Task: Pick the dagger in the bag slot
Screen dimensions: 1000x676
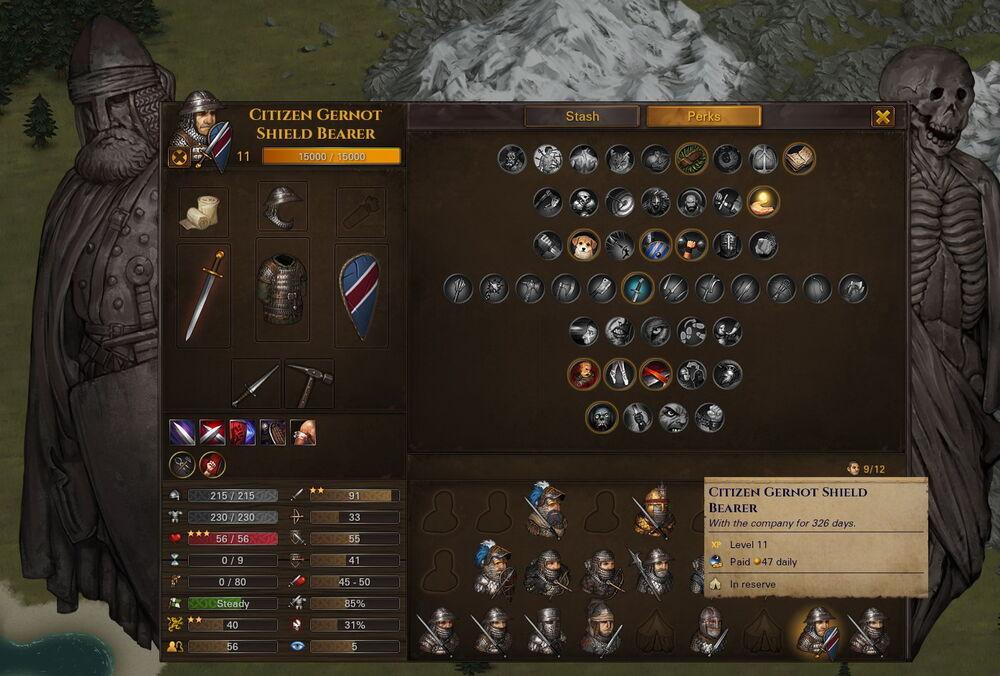Action: point(257,384)
